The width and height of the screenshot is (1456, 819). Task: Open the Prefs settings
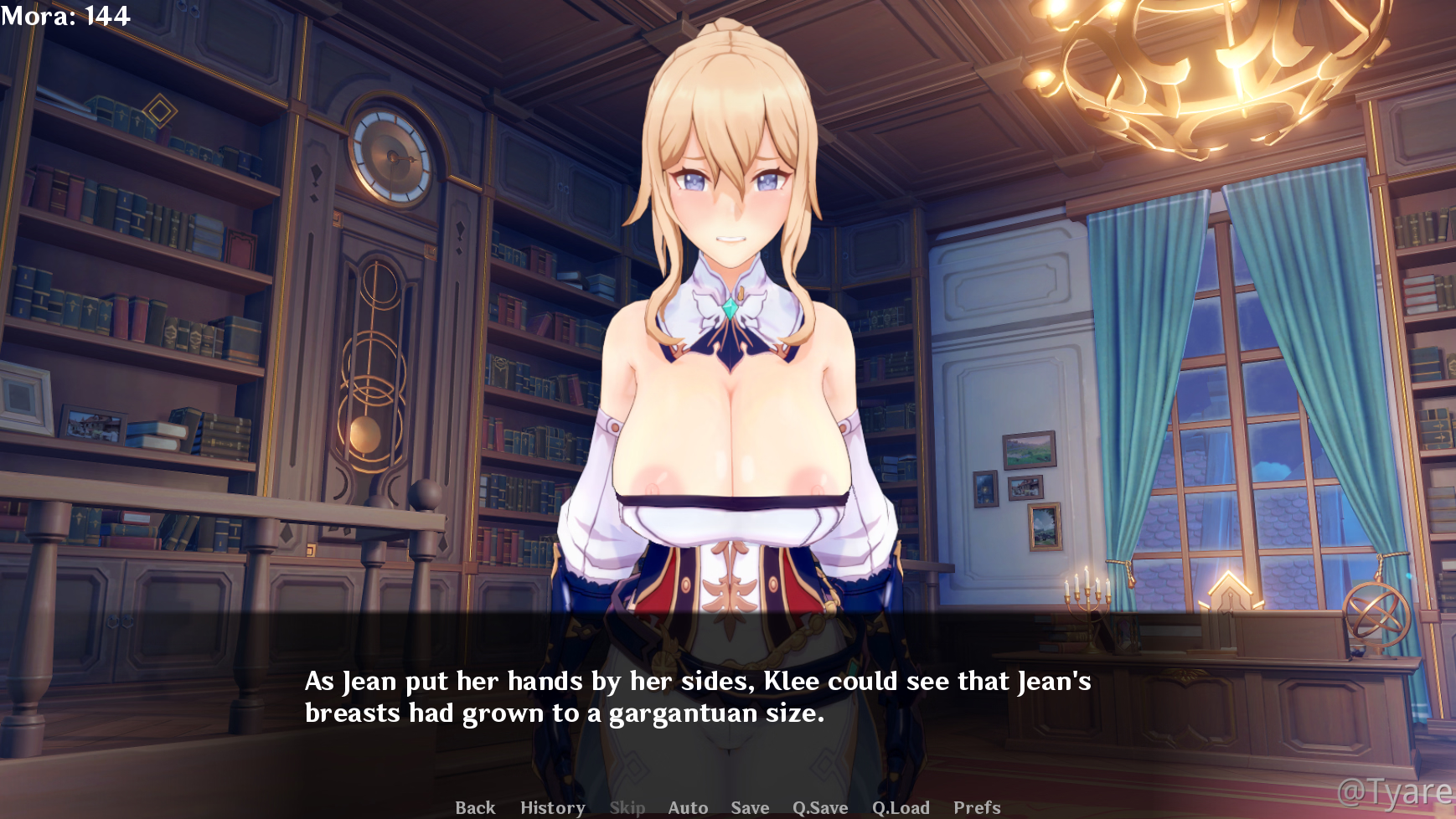pos(977,807)
